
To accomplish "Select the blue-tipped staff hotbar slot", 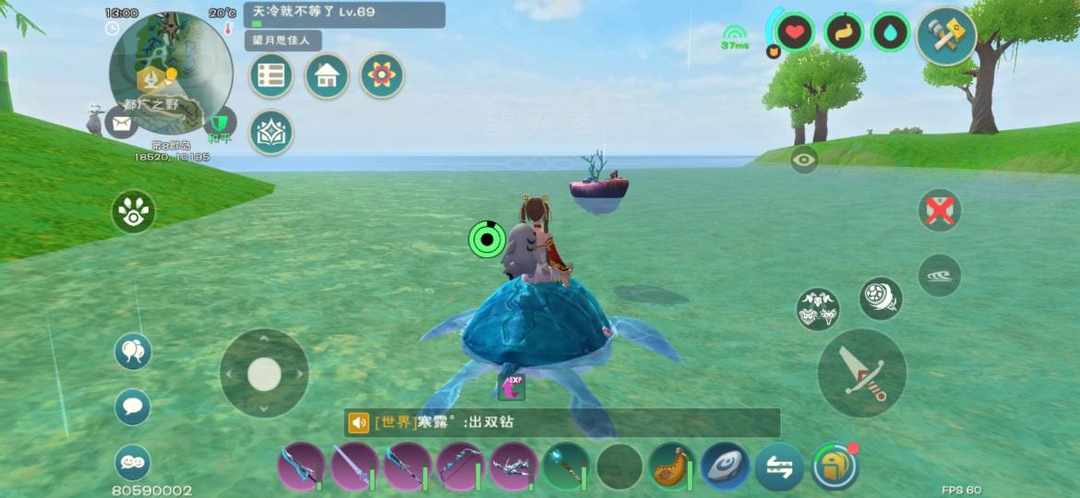I will pyautogui.click(x=567, y=467).
